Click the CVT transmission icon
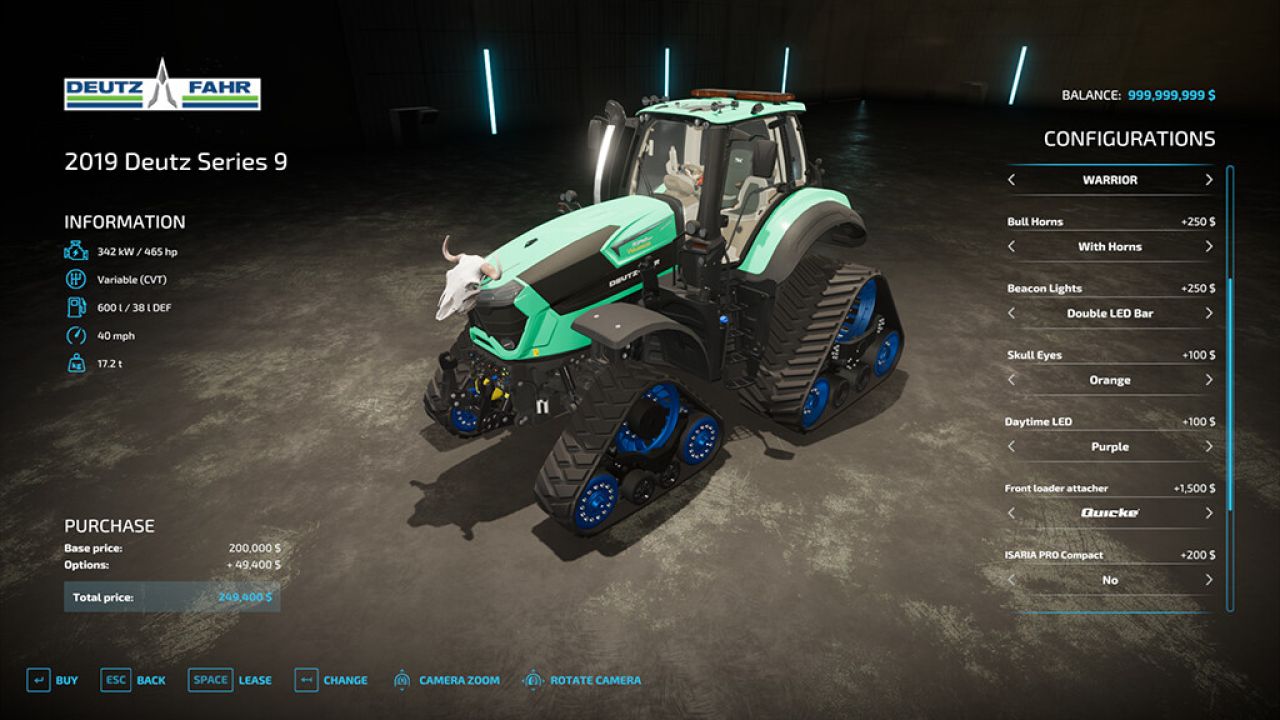The height and width of the screenshot is (720, 1280). click(74, 279)
